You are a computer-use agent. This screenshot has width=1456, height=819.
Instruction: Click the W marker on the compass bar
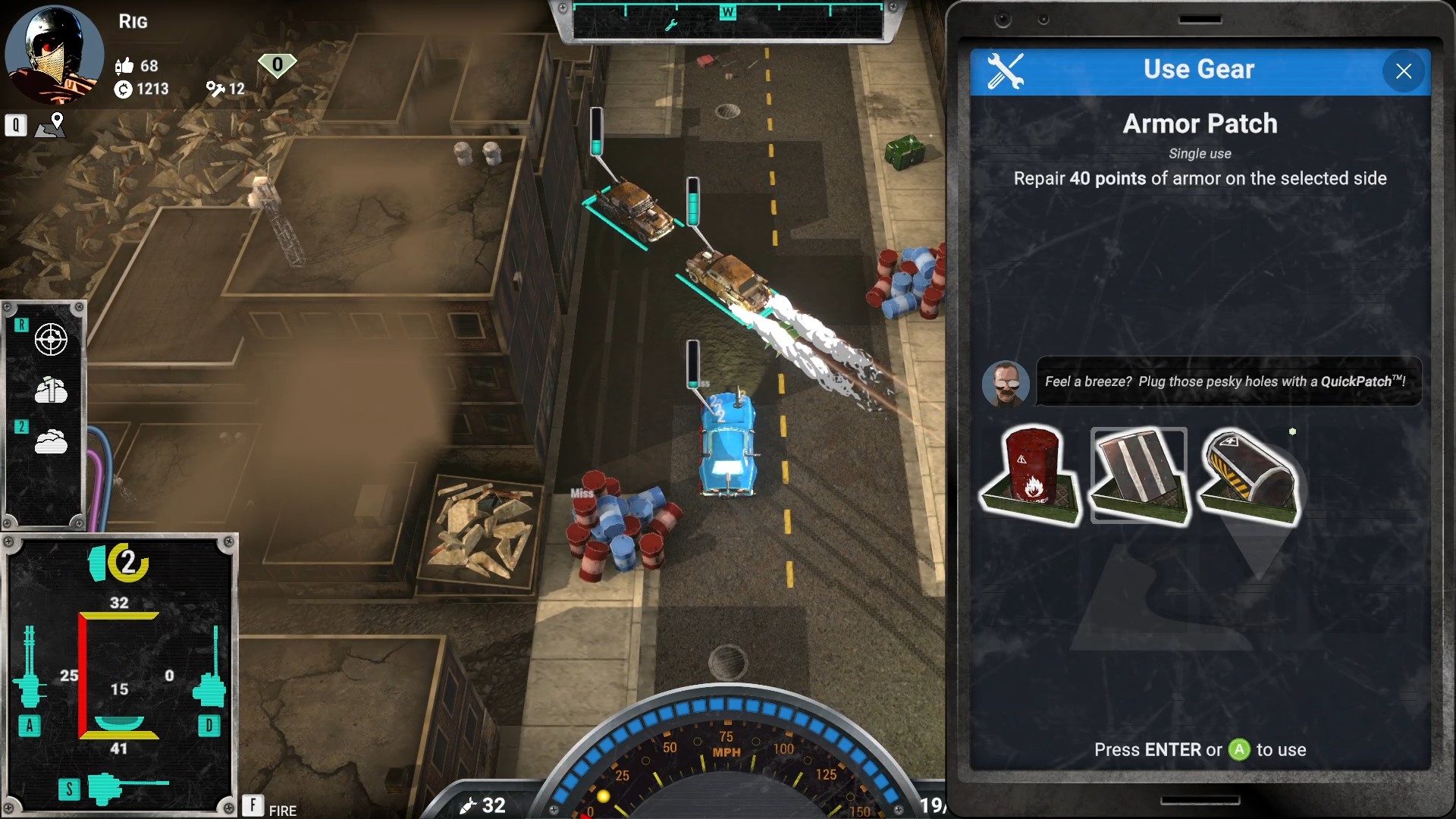tap(730, 11)
